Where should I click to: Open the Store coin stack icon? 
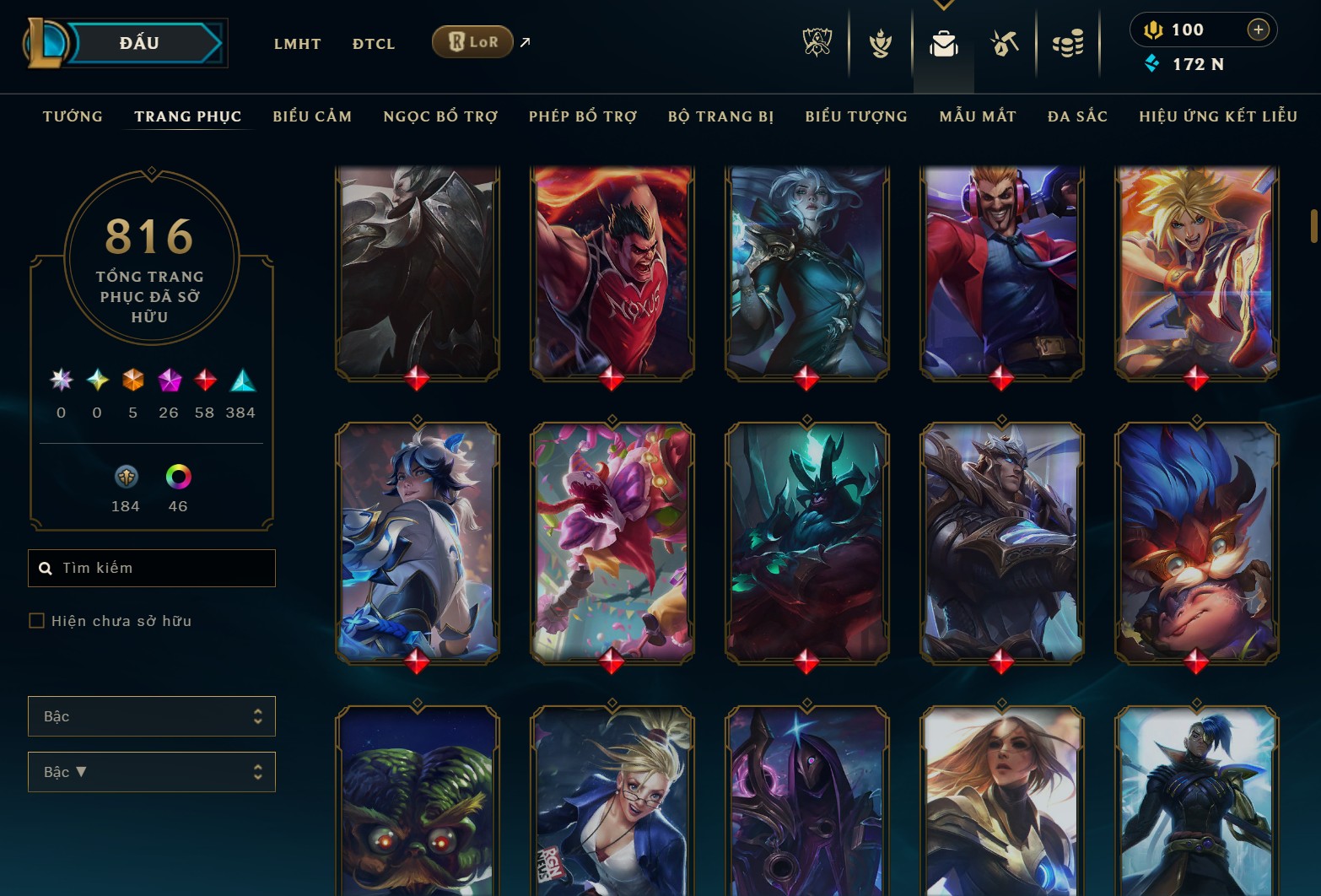1068,44
